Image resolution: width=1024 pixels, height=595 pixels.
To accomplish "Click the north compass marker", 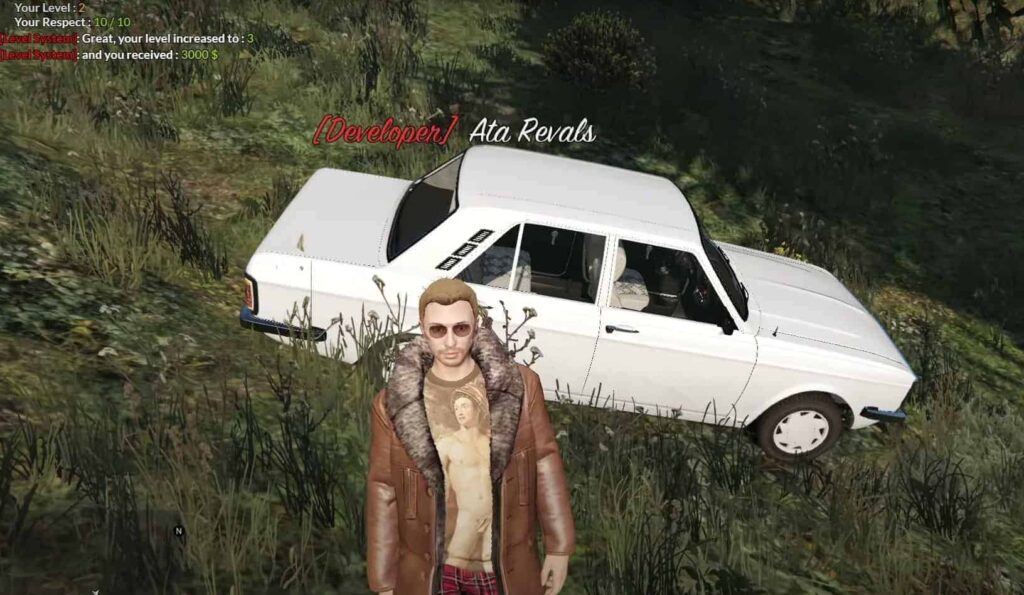I will click(179, 531).
